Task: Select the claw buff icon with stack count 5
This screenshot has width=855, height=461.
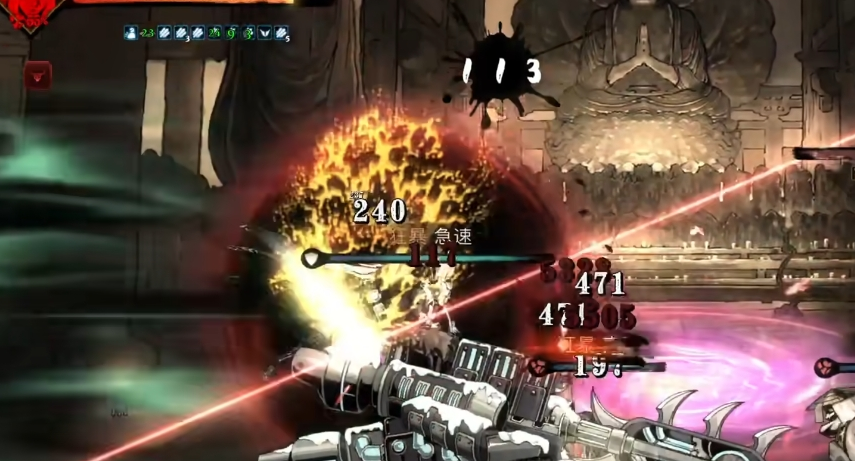Action: (281, 33)
